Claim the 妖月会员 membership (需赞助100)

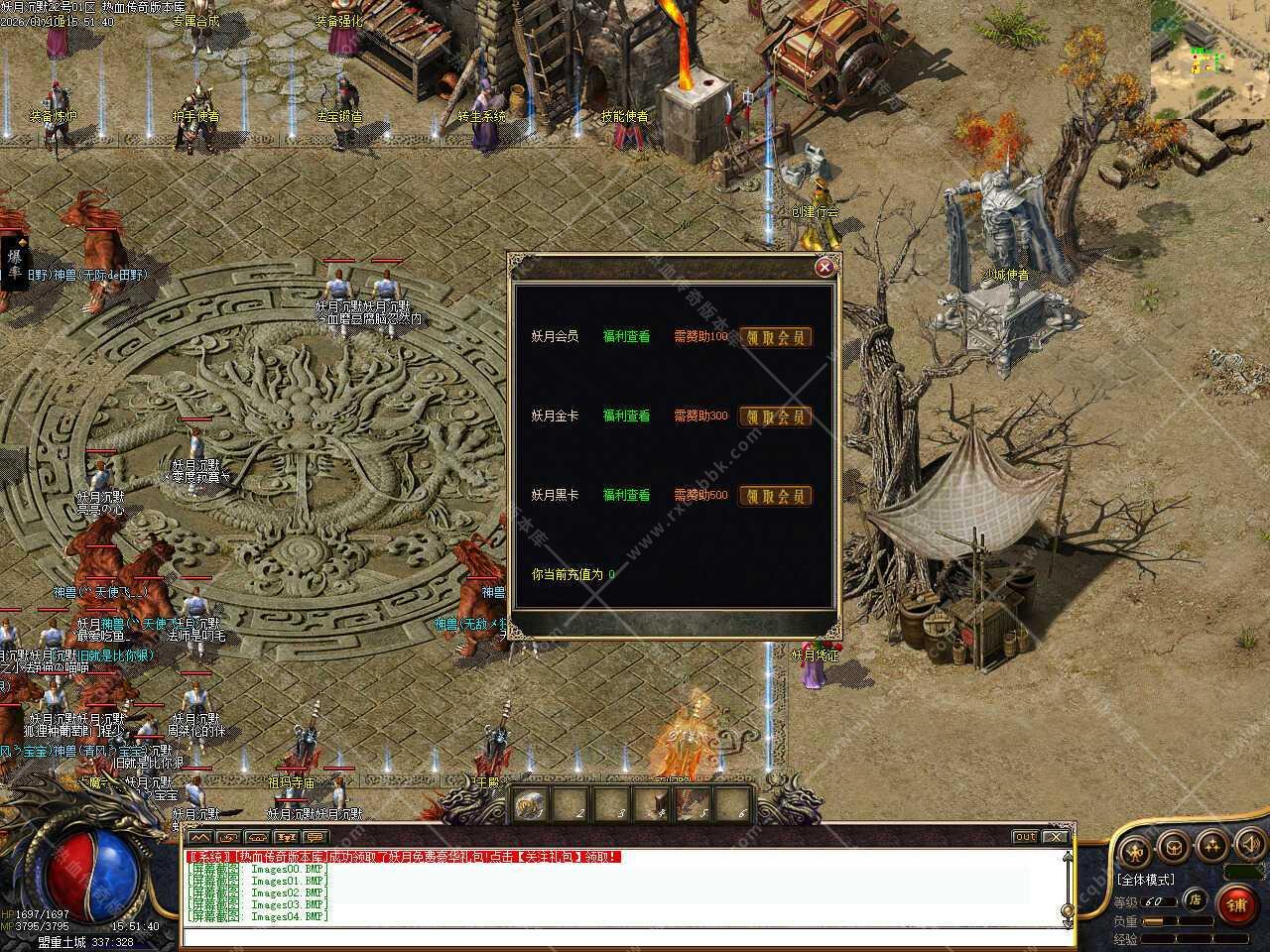(x=776, y=337)
